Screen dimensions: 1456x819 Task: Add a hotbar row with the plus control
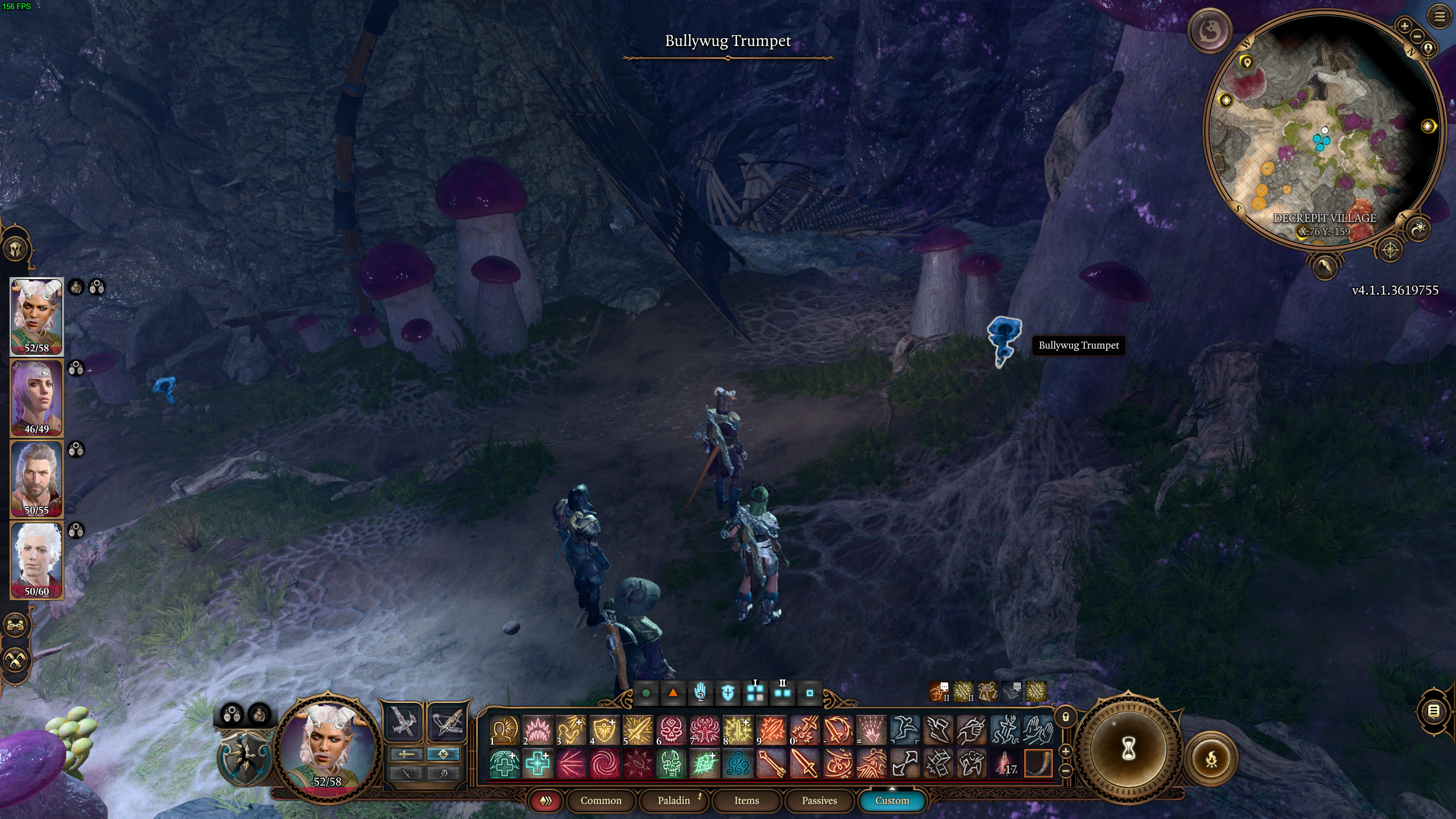point(1065,752)
